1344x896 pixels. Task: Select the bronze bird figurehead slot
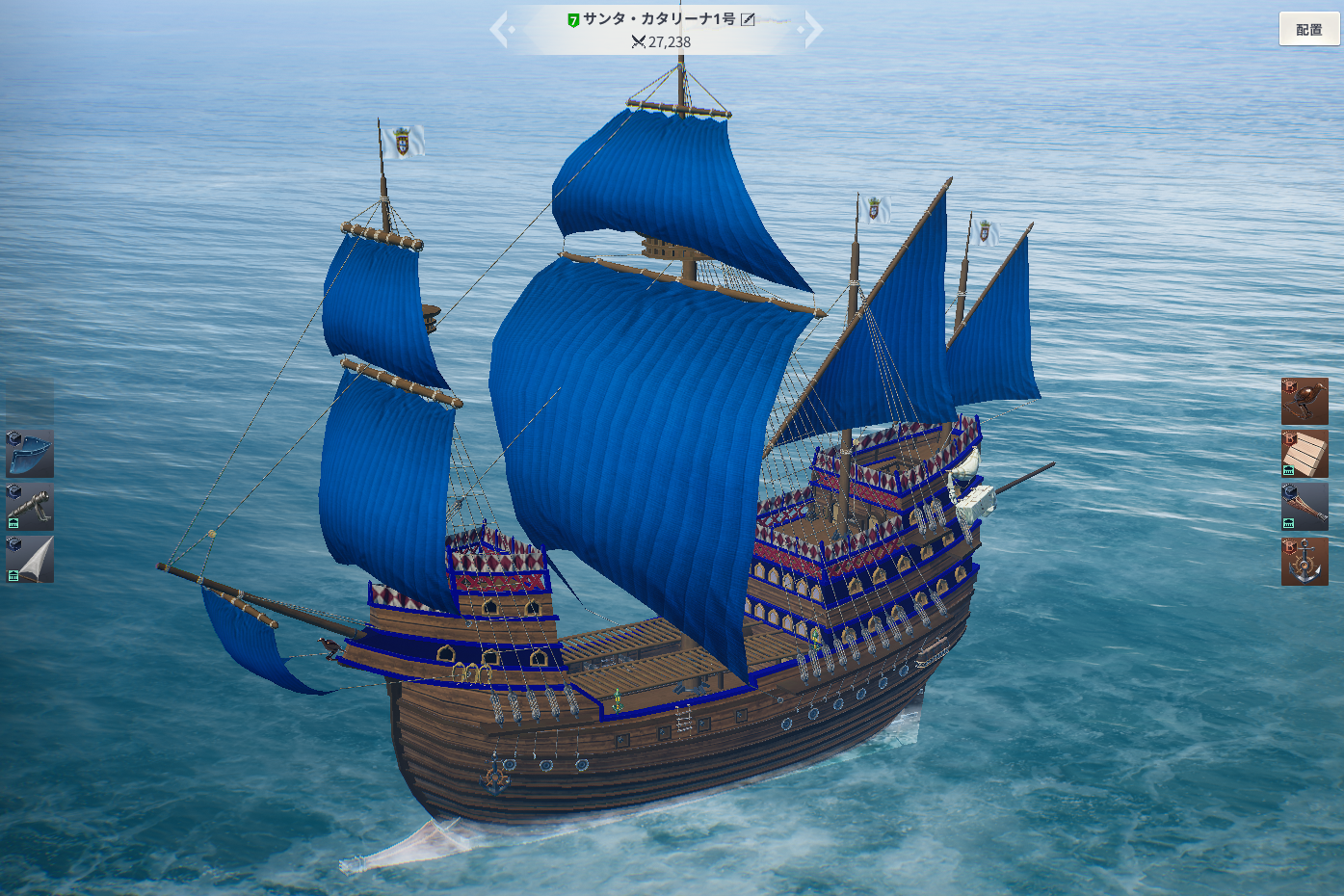pos(1304,401)
